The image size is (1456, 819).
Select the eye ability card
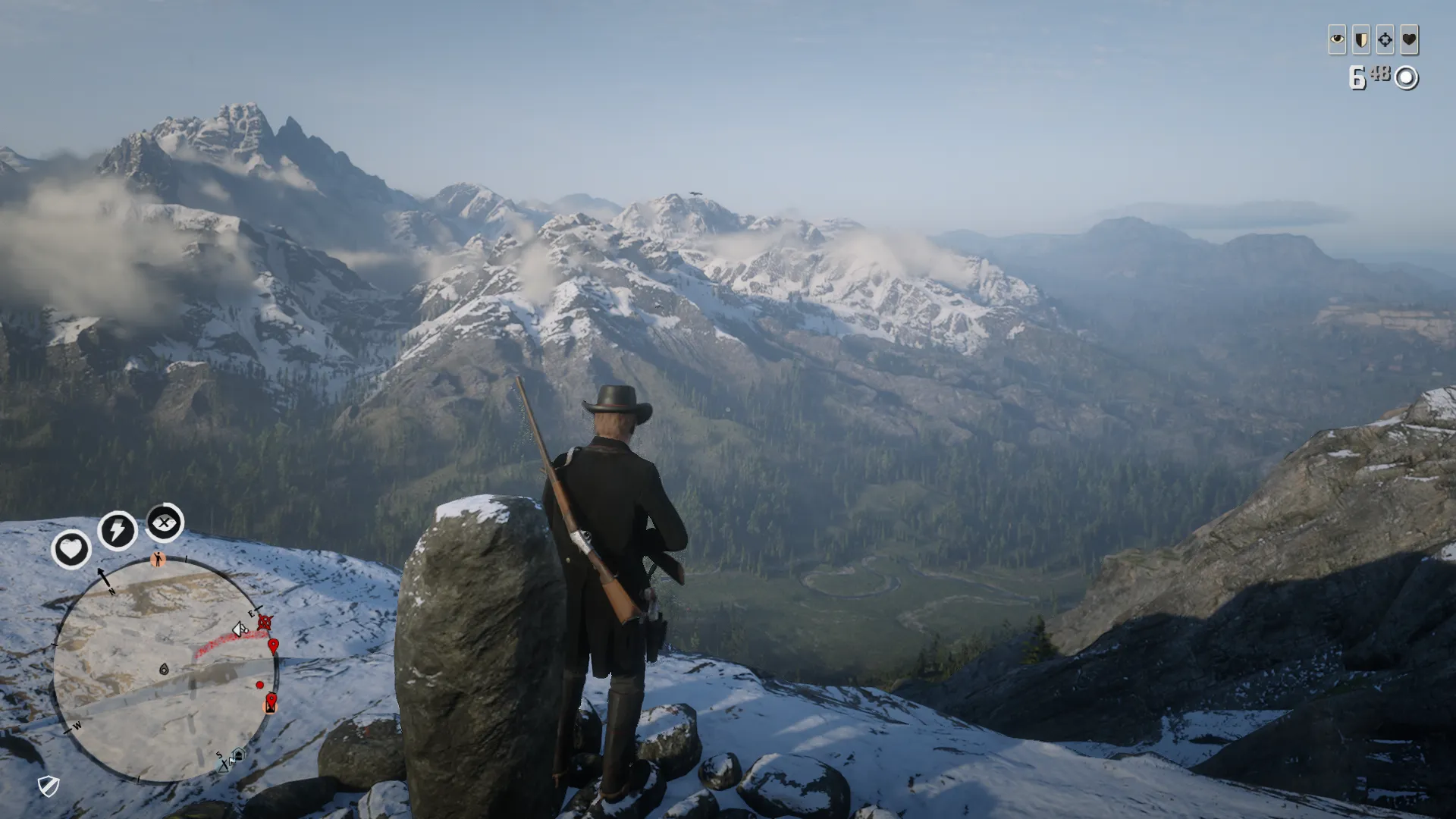tap(1337, 39)
